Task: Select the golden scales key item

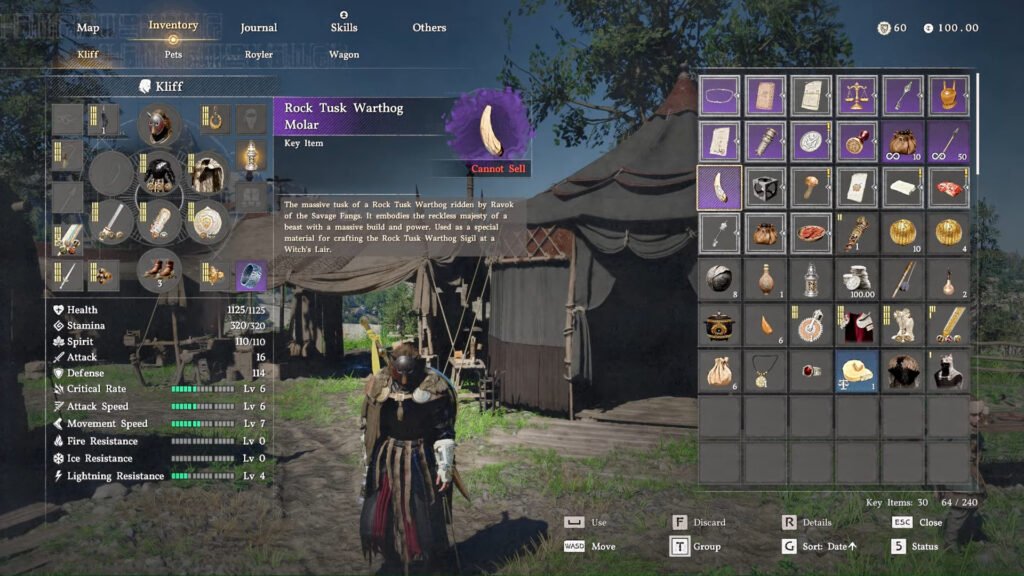Action: click(x=857, y=96)
